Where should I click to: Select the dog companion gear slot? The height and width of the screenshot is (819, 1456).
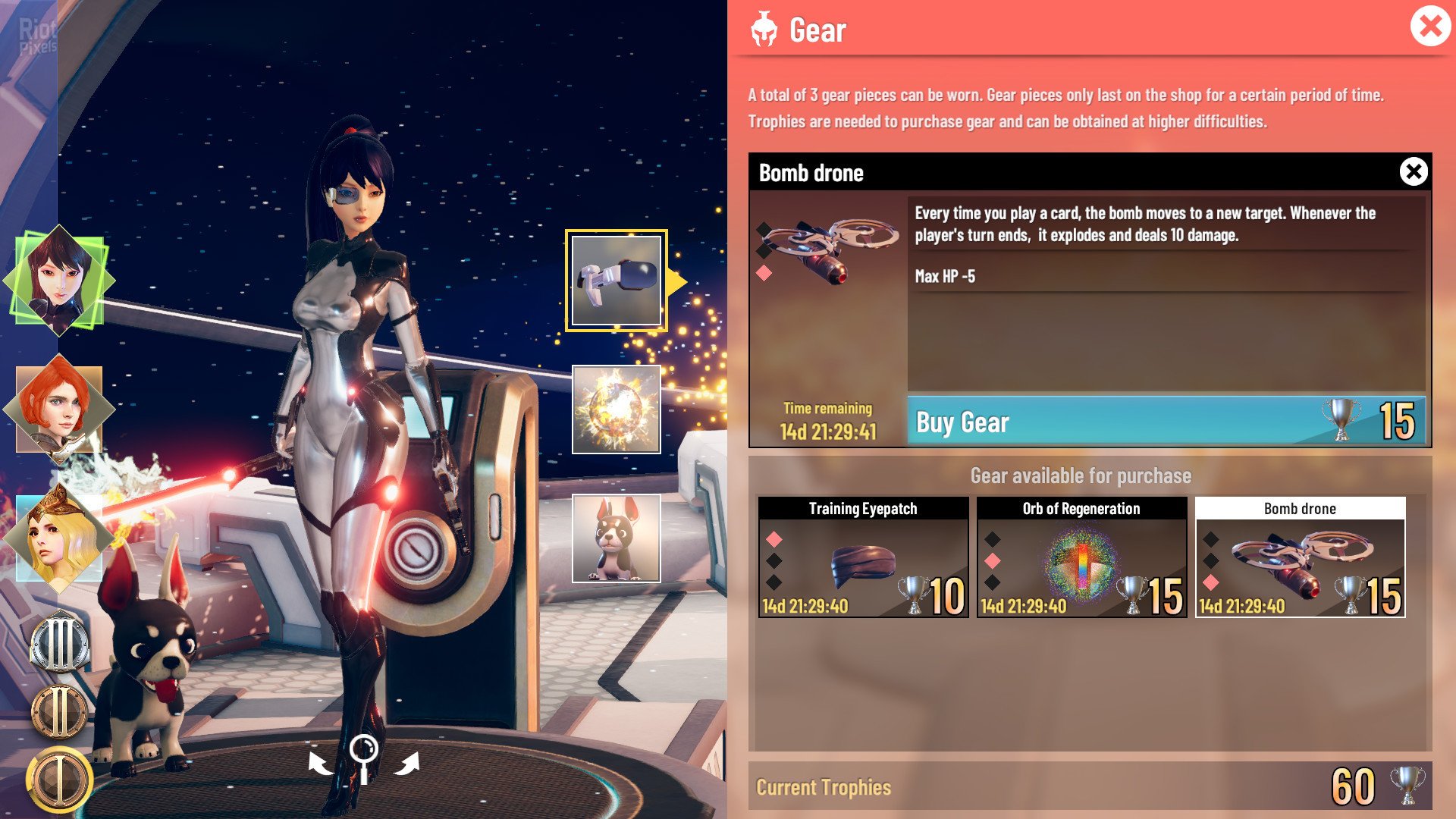point(616,538)
